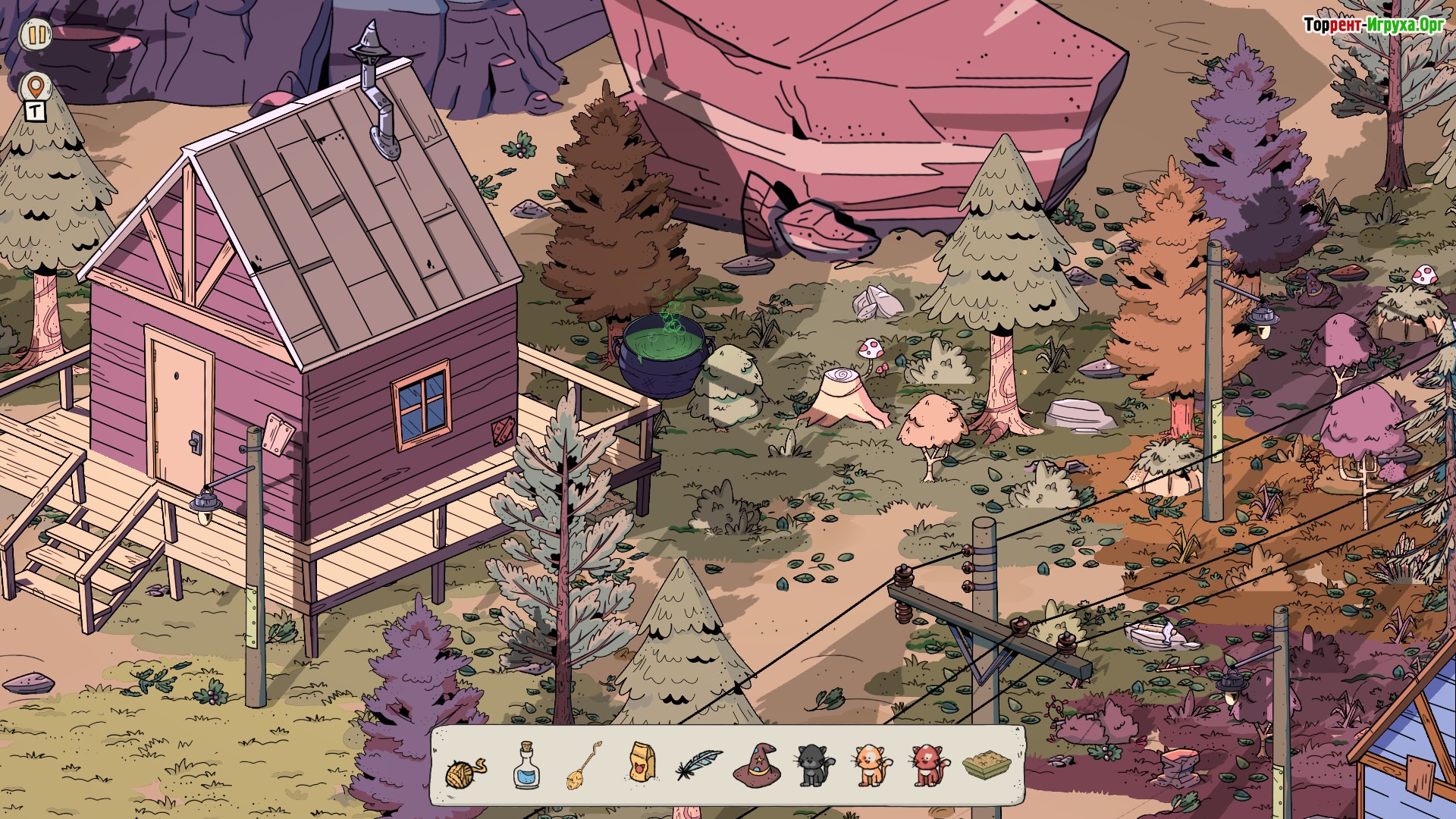Select the cat food bag icon

[x=642, y=762]
